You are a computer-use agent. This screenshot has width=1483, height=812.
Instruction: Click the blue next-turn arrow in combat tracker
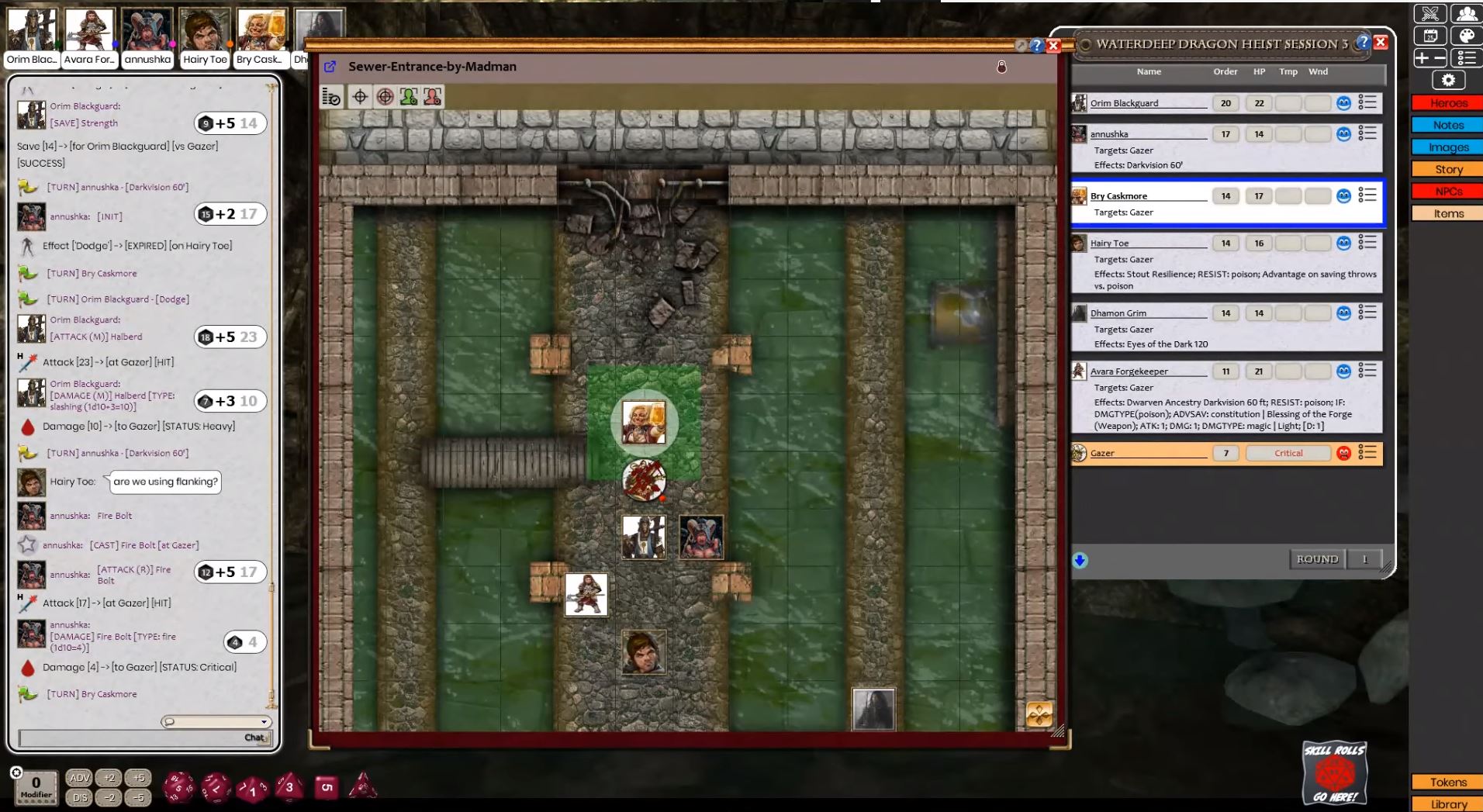1080,560
